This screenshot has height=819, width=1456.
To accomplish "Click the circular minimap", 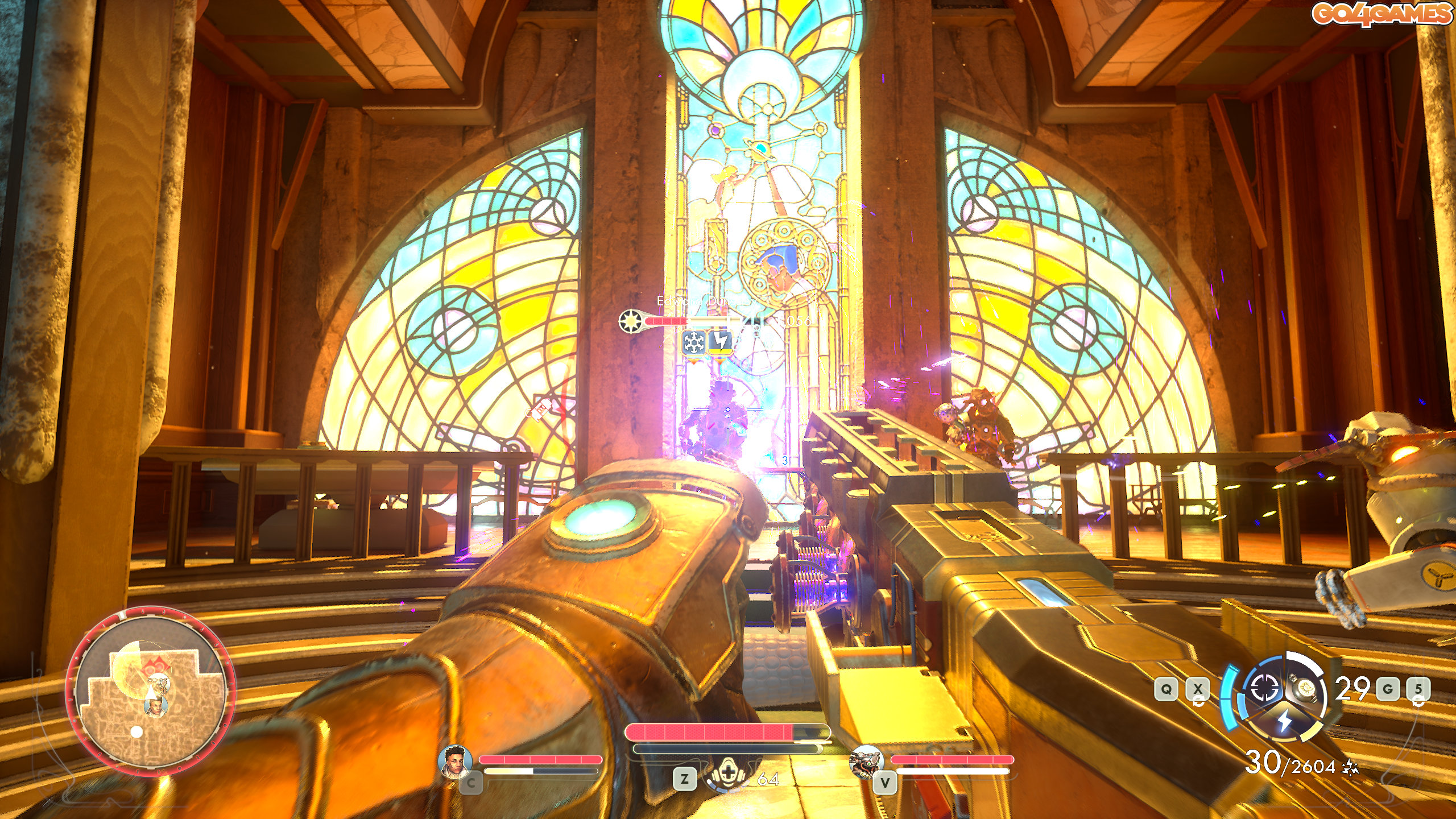I will (150, 691).
